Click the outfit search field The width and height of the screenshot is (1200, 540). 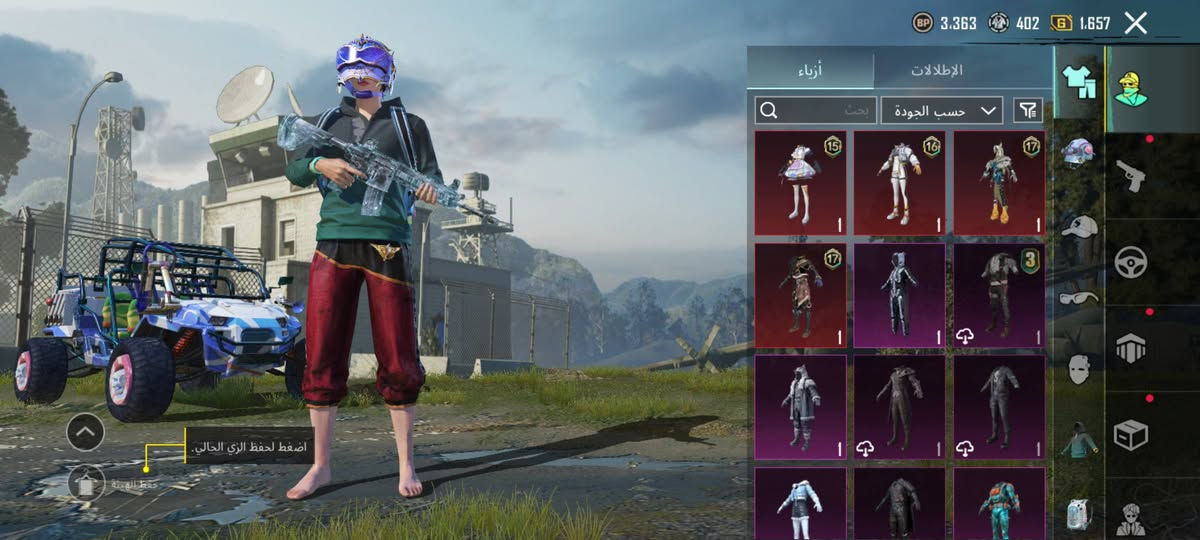[815, 110]
